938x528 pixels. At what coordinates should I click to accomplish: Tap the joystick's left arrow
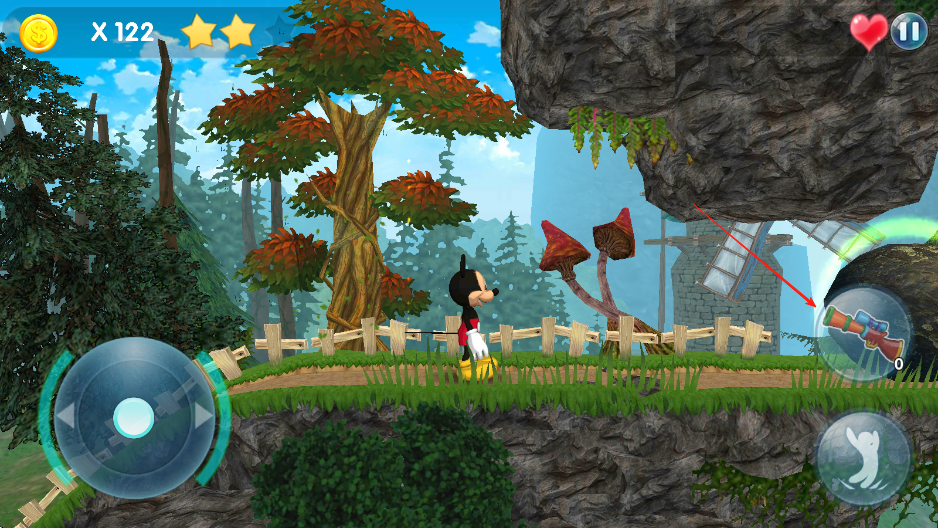[x=64, y=416]
